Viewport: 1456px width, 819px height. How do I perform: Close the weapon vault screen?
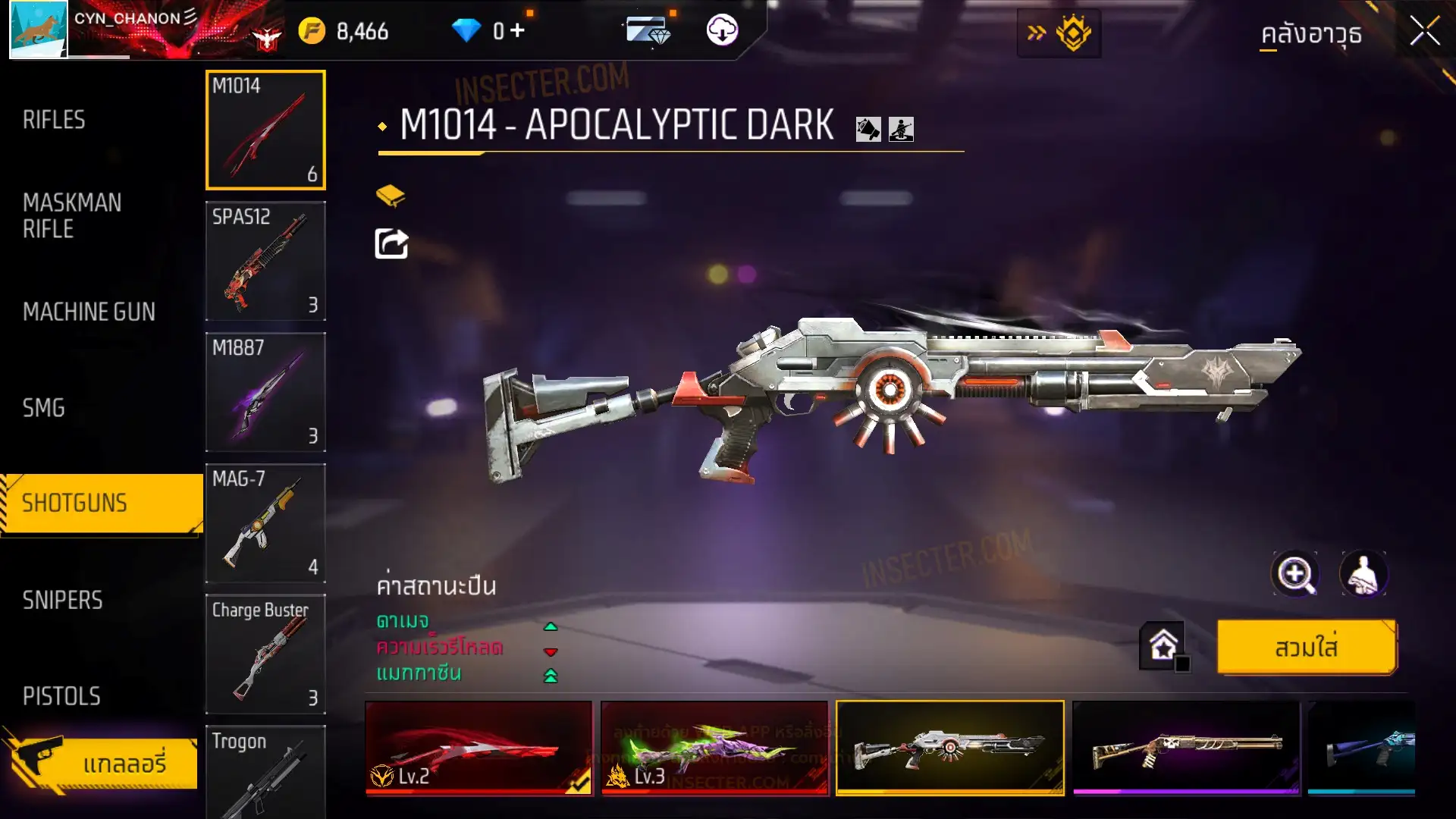point(1424,32)
